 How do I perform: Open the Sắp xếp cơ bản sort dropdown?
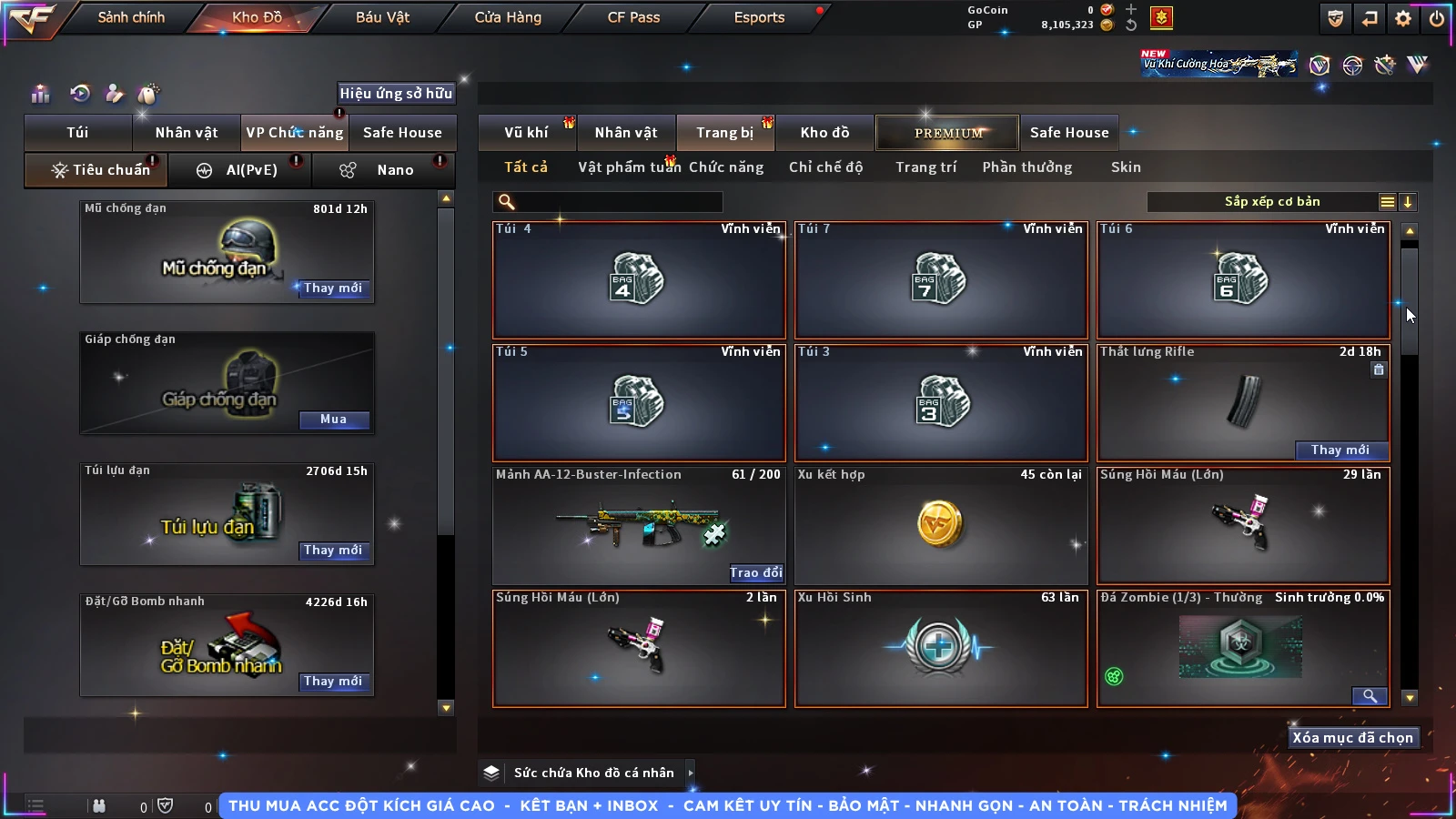click(1272, 202)
